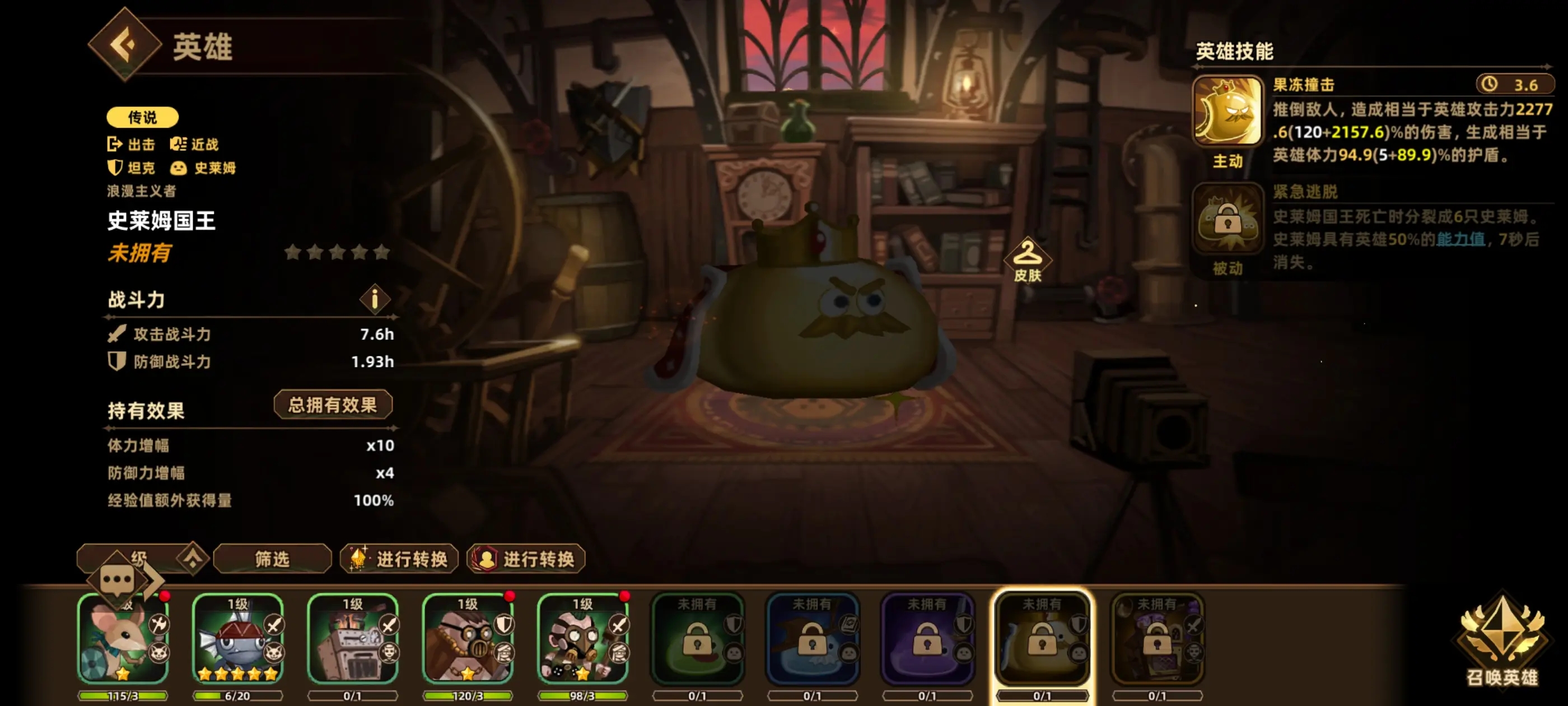Show combat power info with the i icon
This screenshot has width=1568, height=706.
[374, 299]
